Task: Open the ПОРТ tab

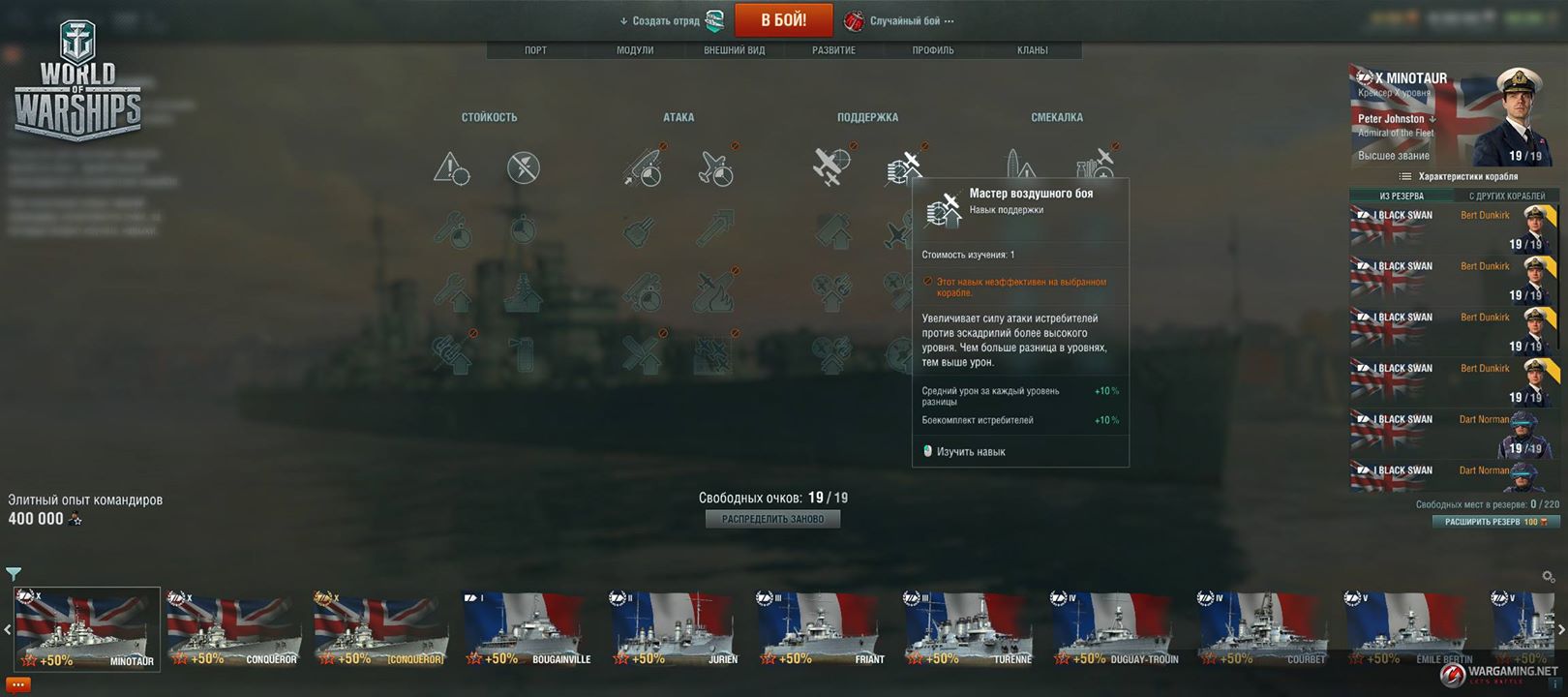Action: 535,50
